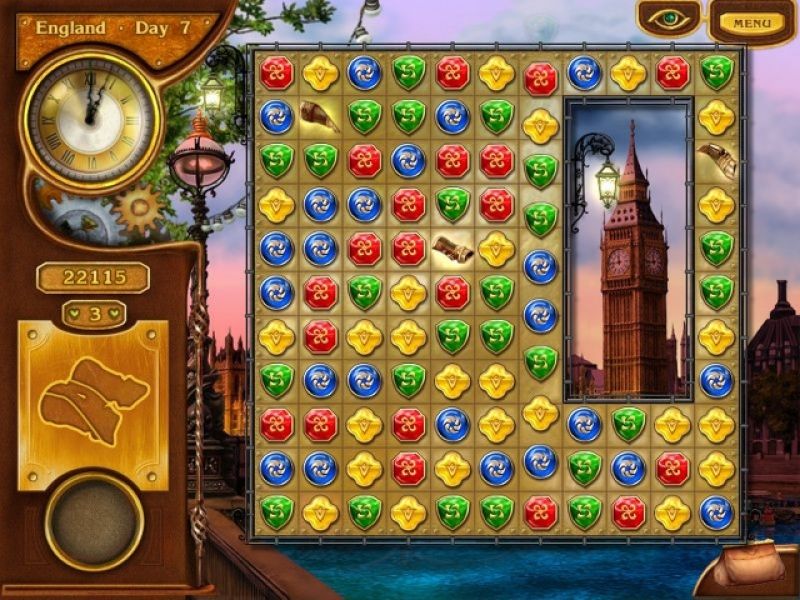Screen dimensions: 800x600
Task: Select the artifact piece tile beside Big Ben picture
Action: pos(716,160)
